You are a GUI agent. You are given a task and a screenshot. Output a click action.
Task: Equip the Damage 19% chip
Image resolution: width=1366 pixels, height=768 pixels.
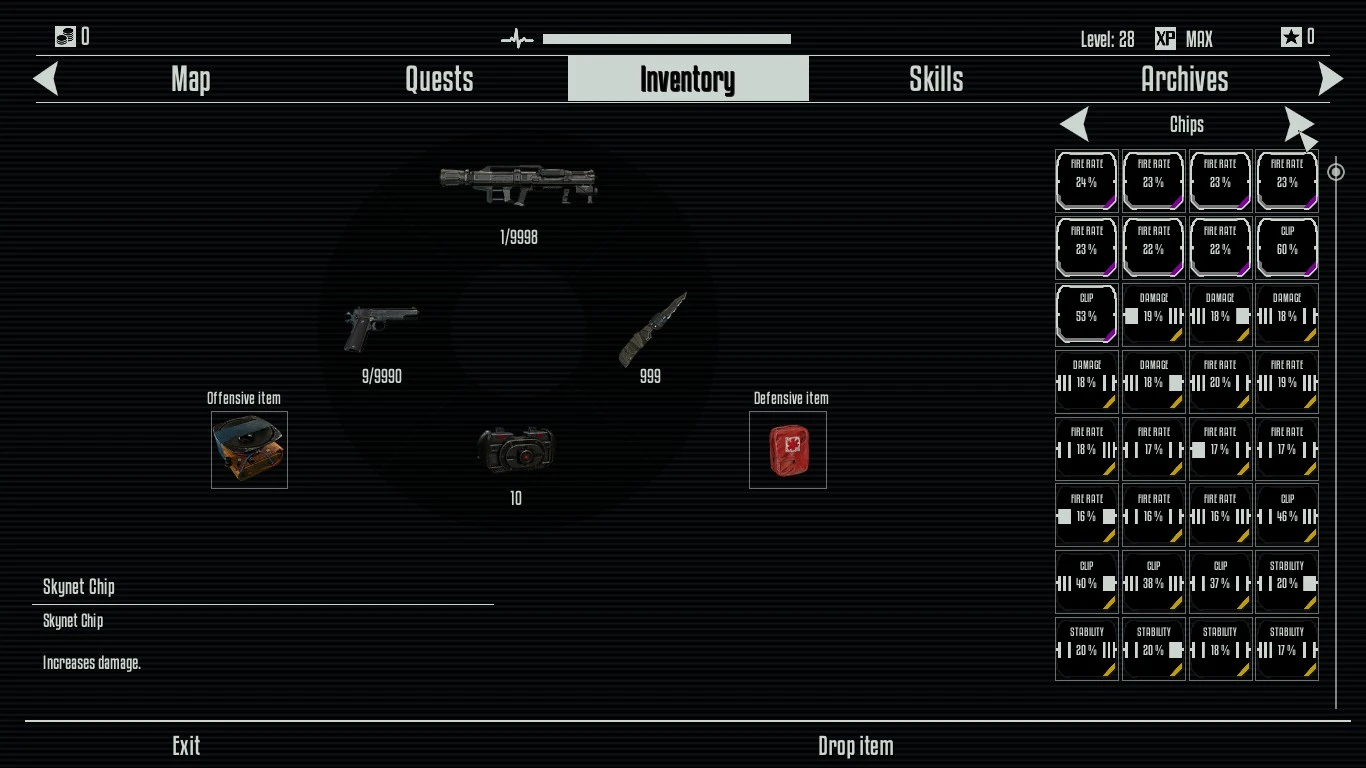tap(1153, 314)
